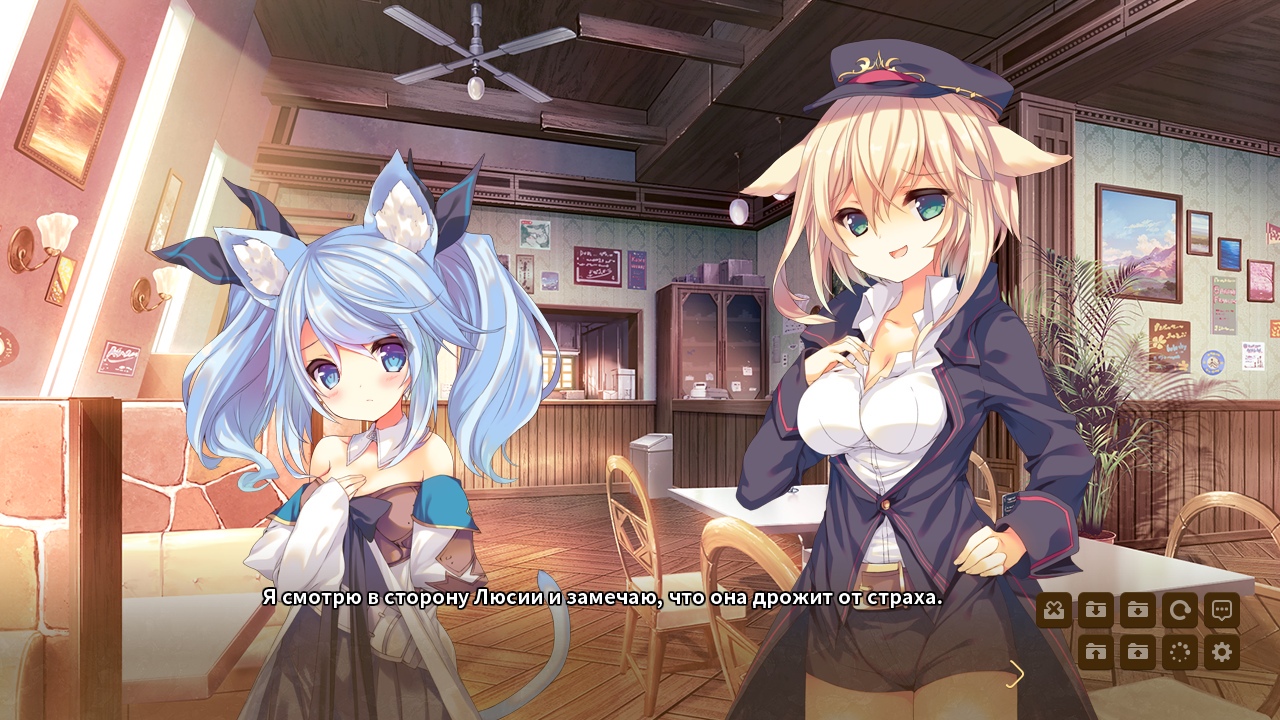Click the folder icon with large down arrow
1280x720 pixels.
[1096, 610]
